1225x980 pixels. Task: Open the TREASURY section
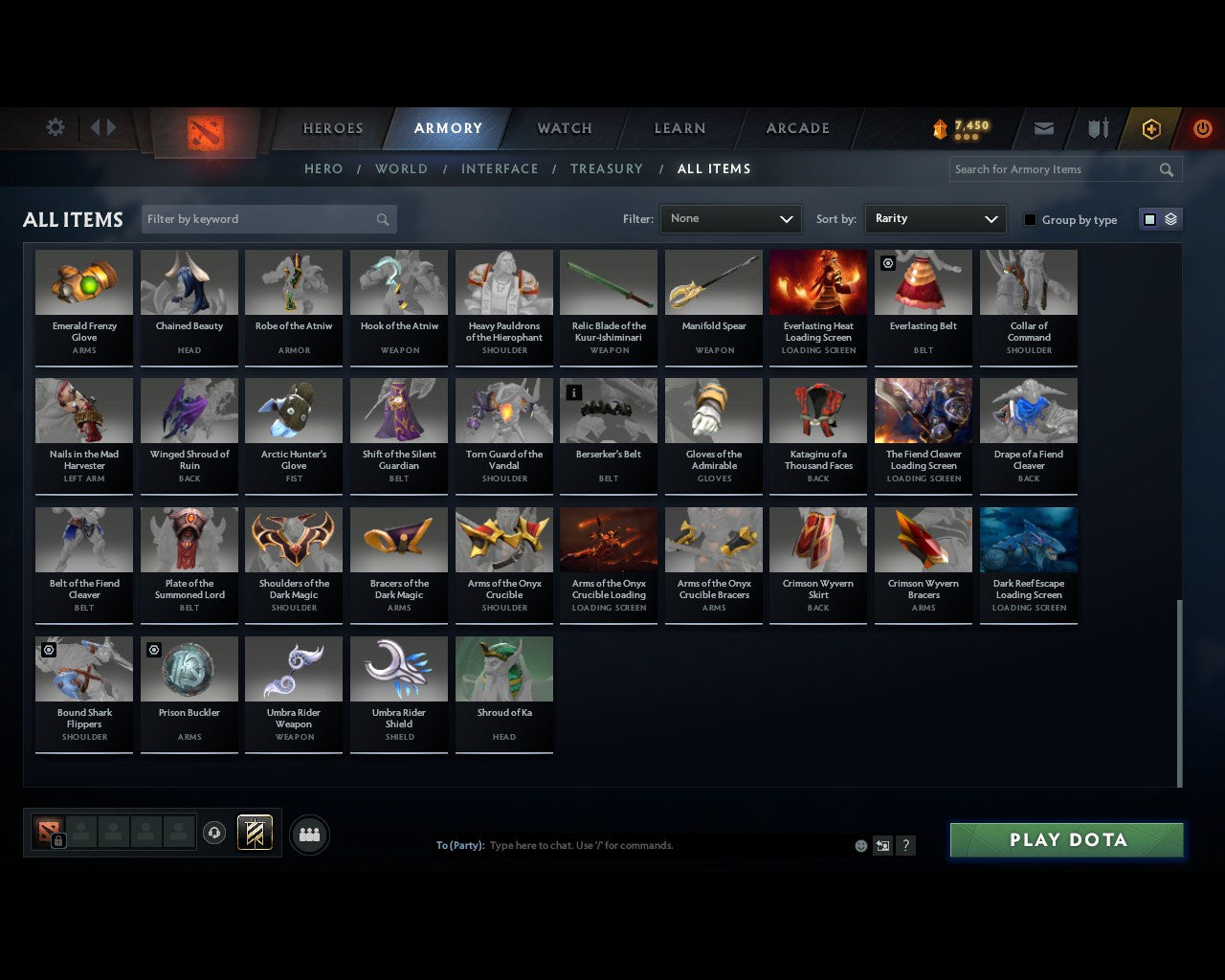607,168
